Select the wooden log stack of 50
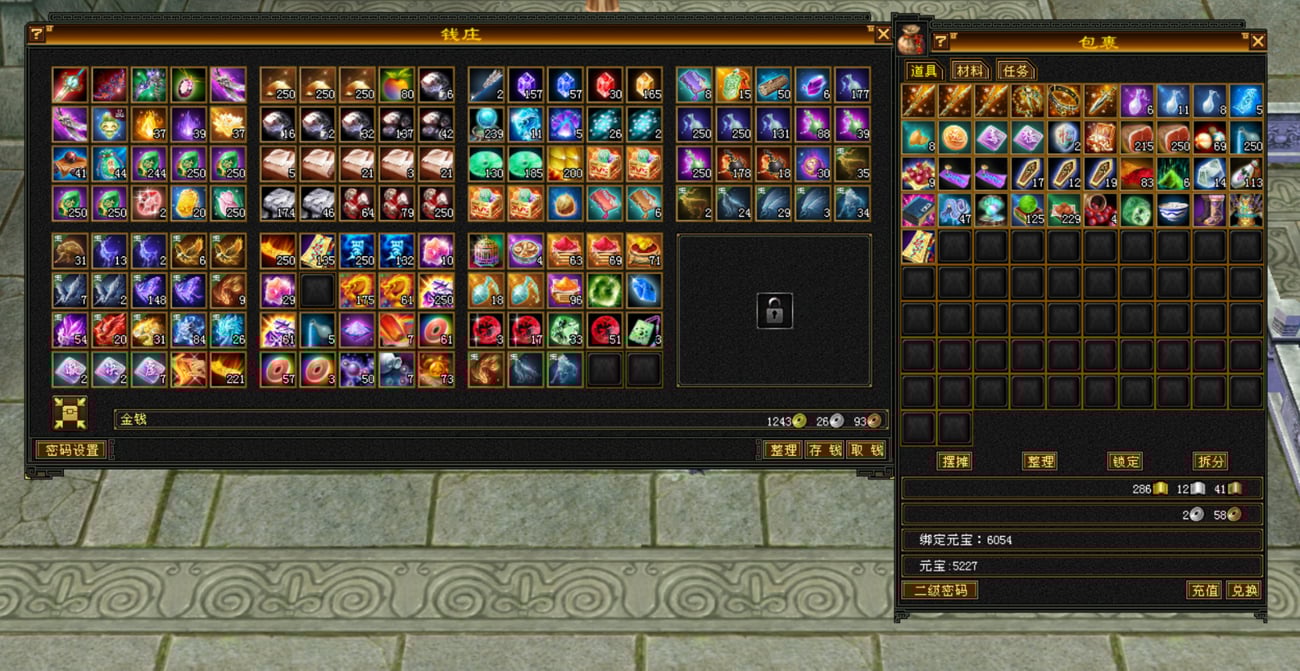Viewport: 1300px width, 671px height. click(x=773, y=85)
